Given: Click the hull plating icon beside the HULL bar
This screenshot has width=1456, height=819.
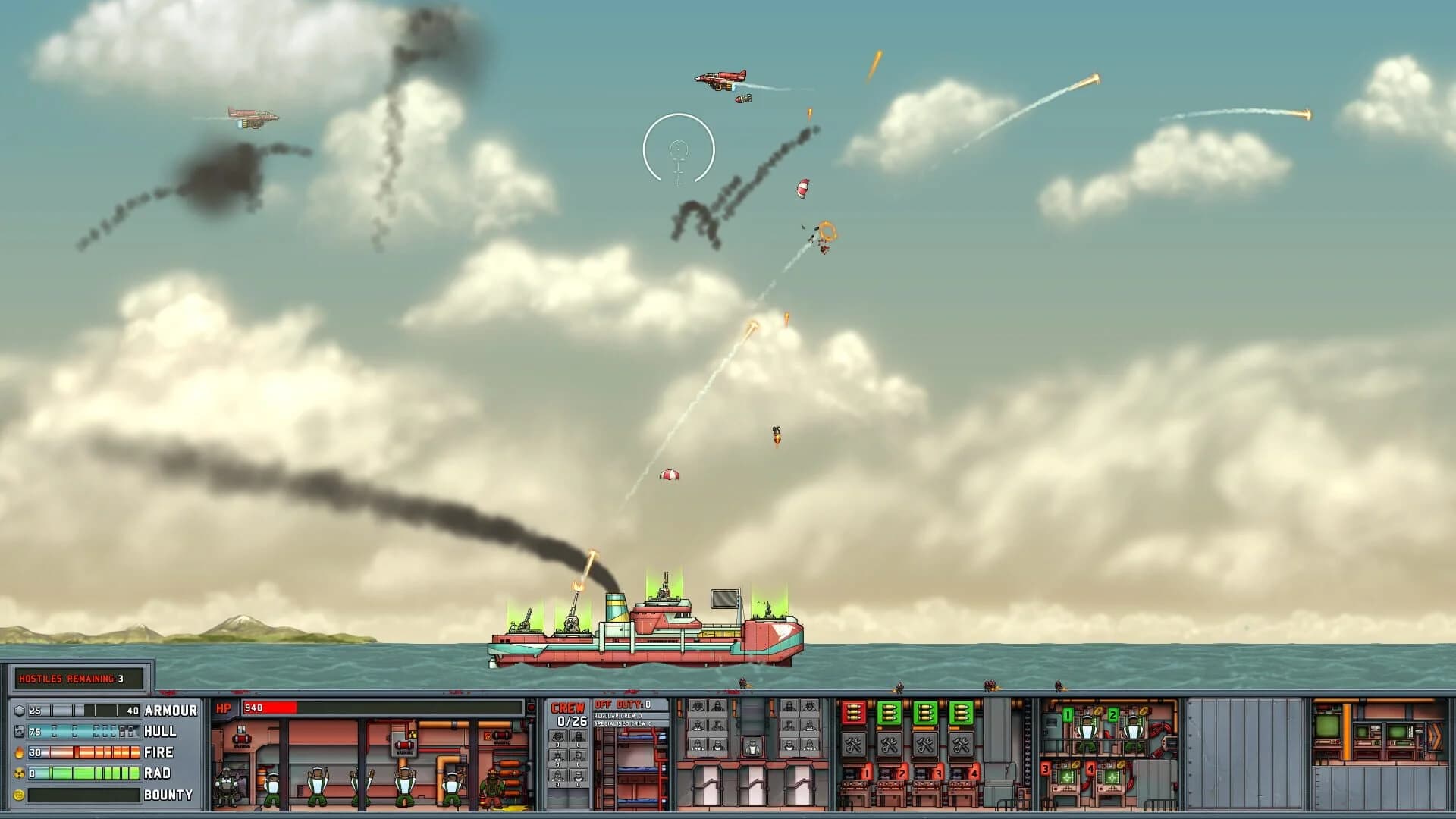Looking at the screenshot, I should (x=19, y=731).
